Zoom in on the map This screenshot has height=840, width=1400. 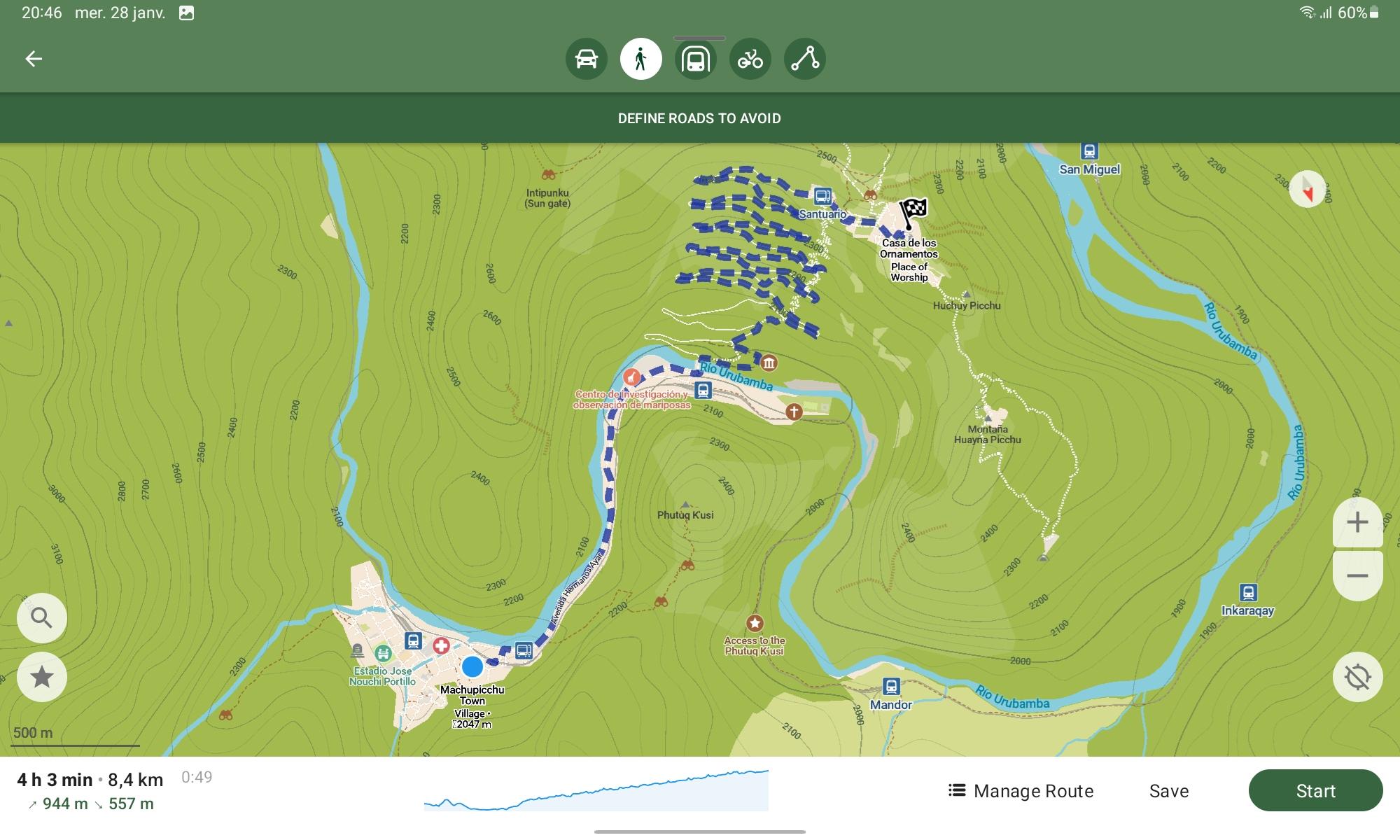[1357, 522]
